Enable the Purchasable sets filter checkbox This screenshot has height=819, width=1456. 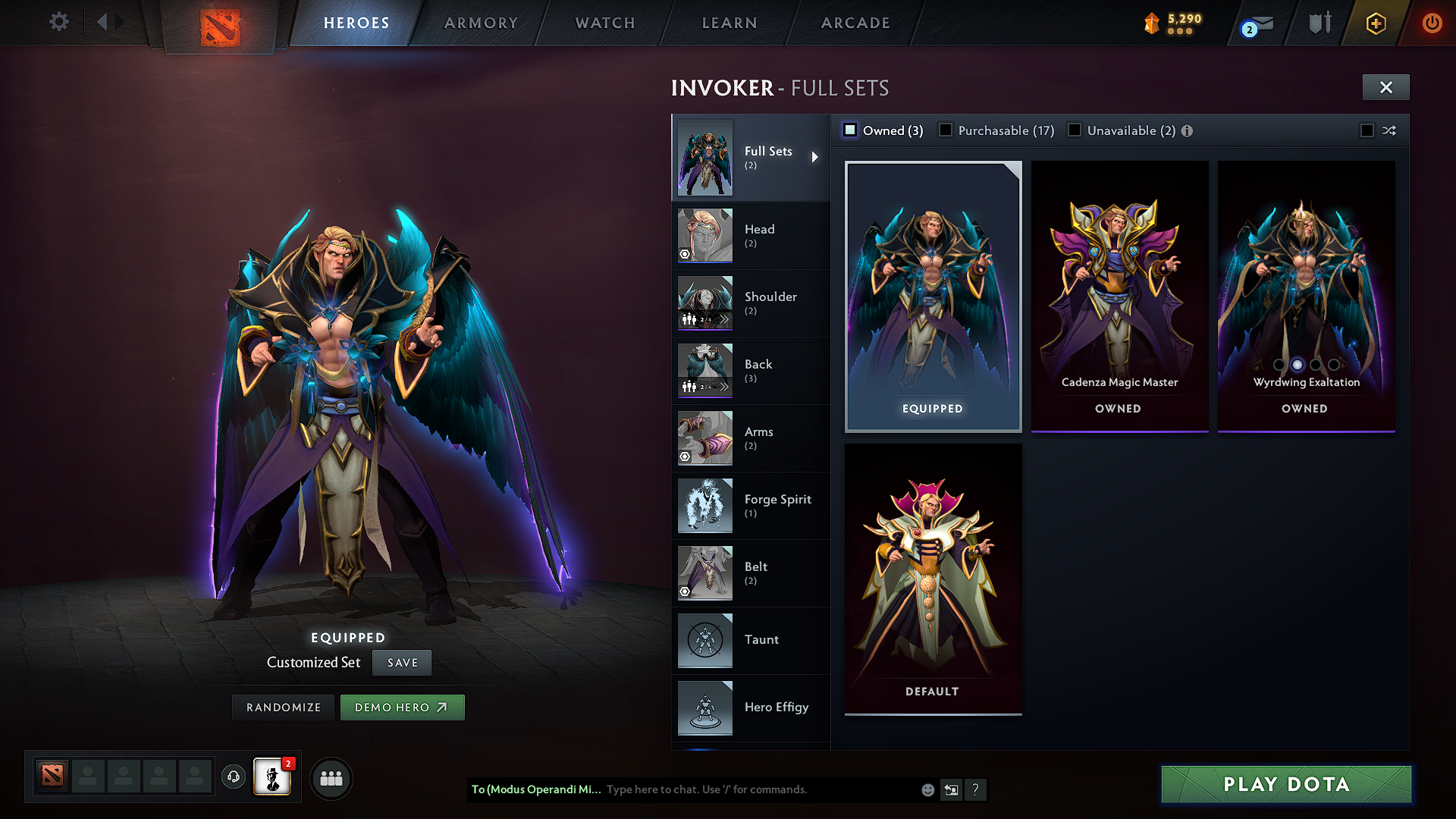(945, 130)
